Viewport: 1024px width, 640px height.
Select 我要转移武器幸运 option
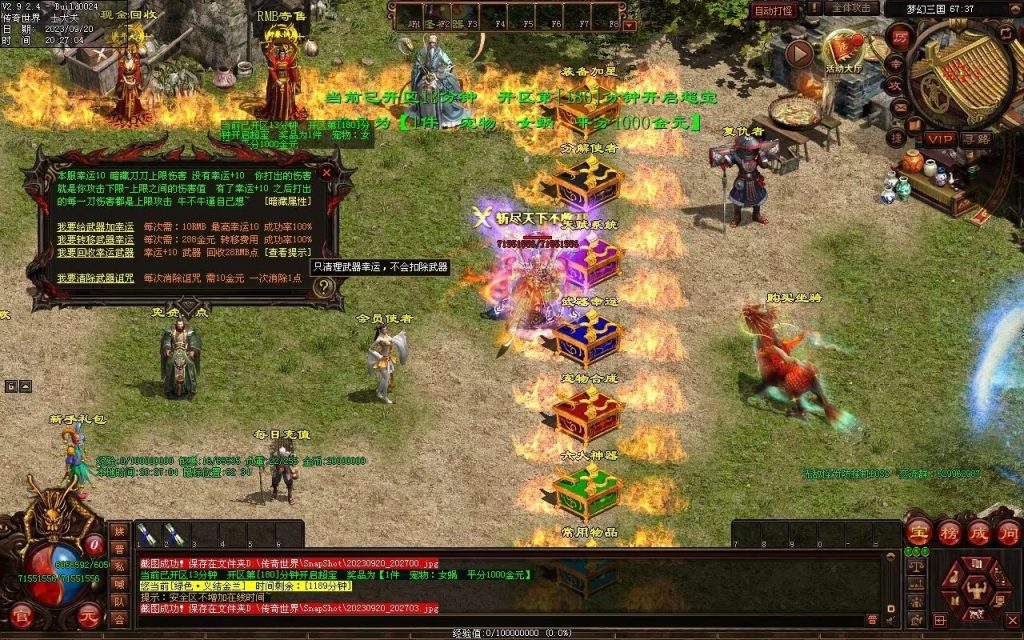click(x=95, y=240)
